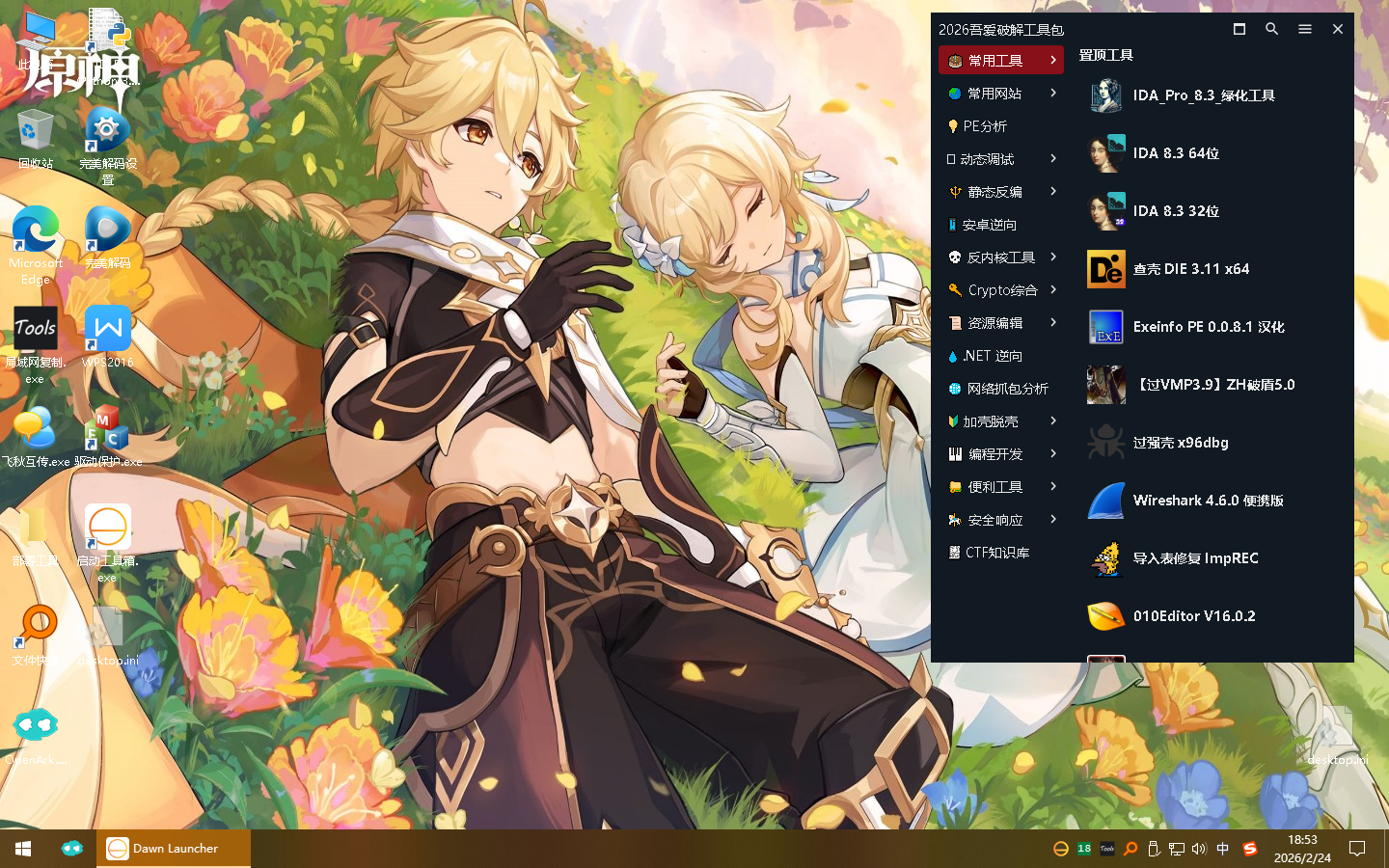Launch IDA 8.3 64位
Viewport: 1389px width, 868px height.
pyautogui.click(x=1175, y=153)
